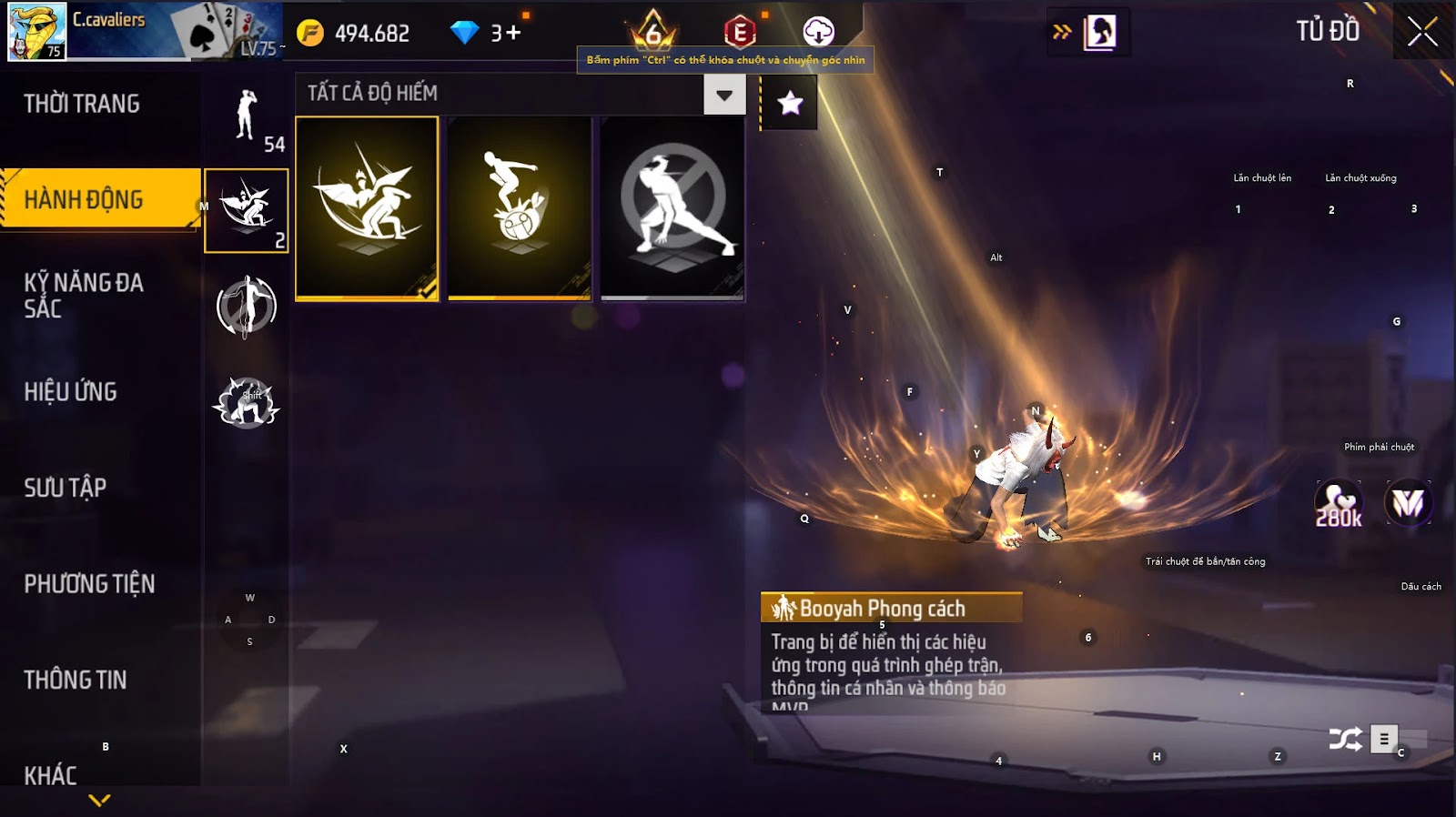Open the Phương Tiện category

89,583
